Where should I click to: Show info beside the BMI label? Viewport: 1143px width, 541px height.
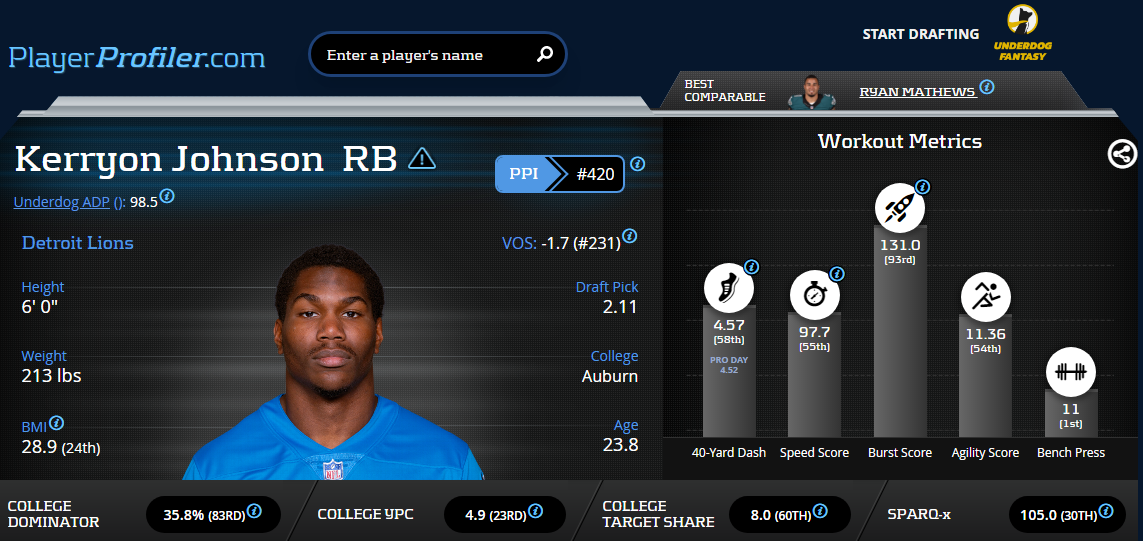click(x=57, y=423)
